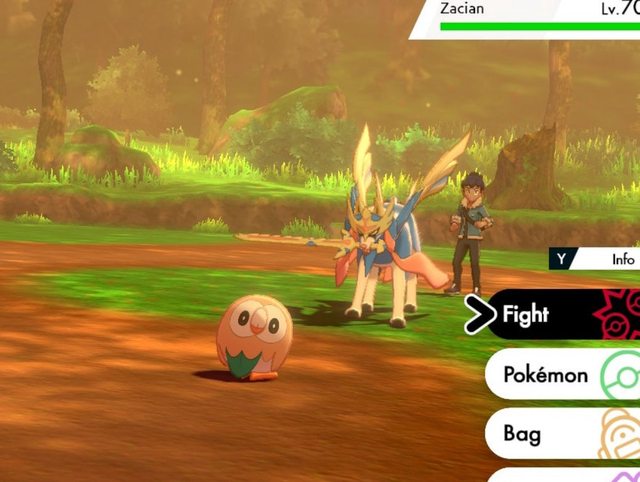
Task: Select the Fight battle option
Action: point(560,315)
